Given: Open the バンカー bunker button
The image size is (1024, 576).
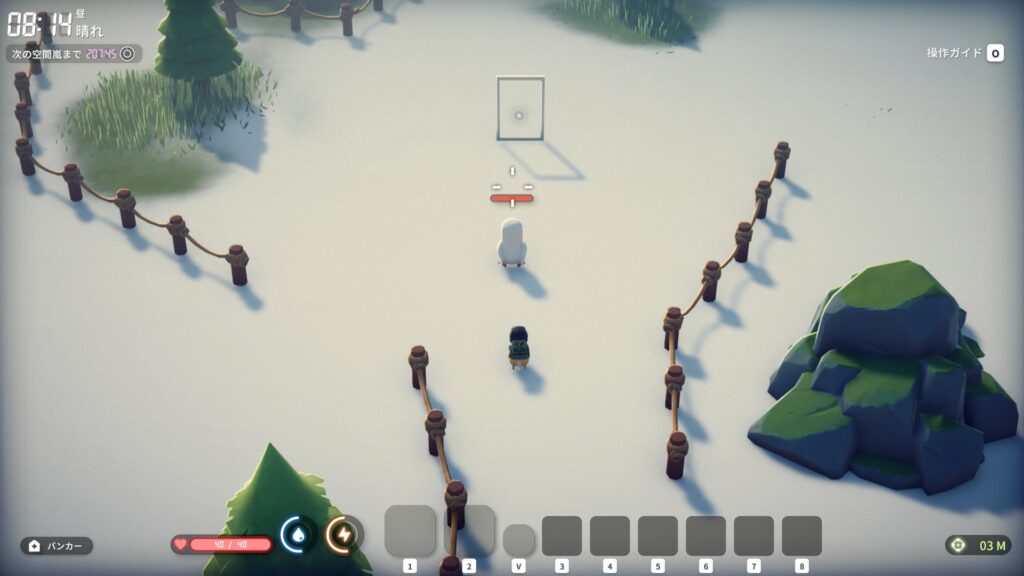Looking at the screenshot, I should pos(57,546).
